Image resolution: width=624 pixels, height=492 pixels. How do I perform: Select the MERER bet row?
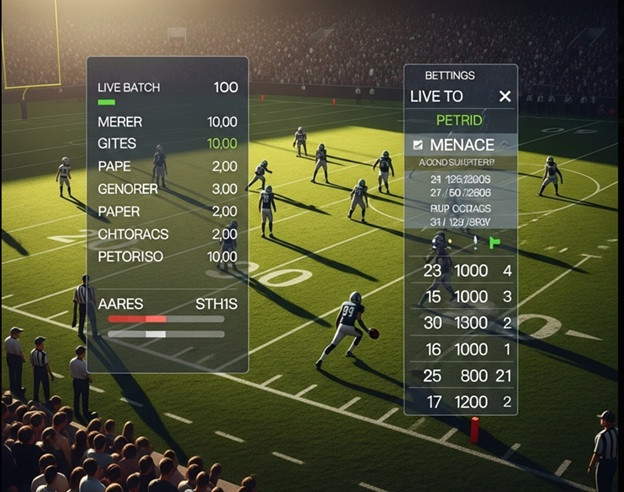pos(167,121)
